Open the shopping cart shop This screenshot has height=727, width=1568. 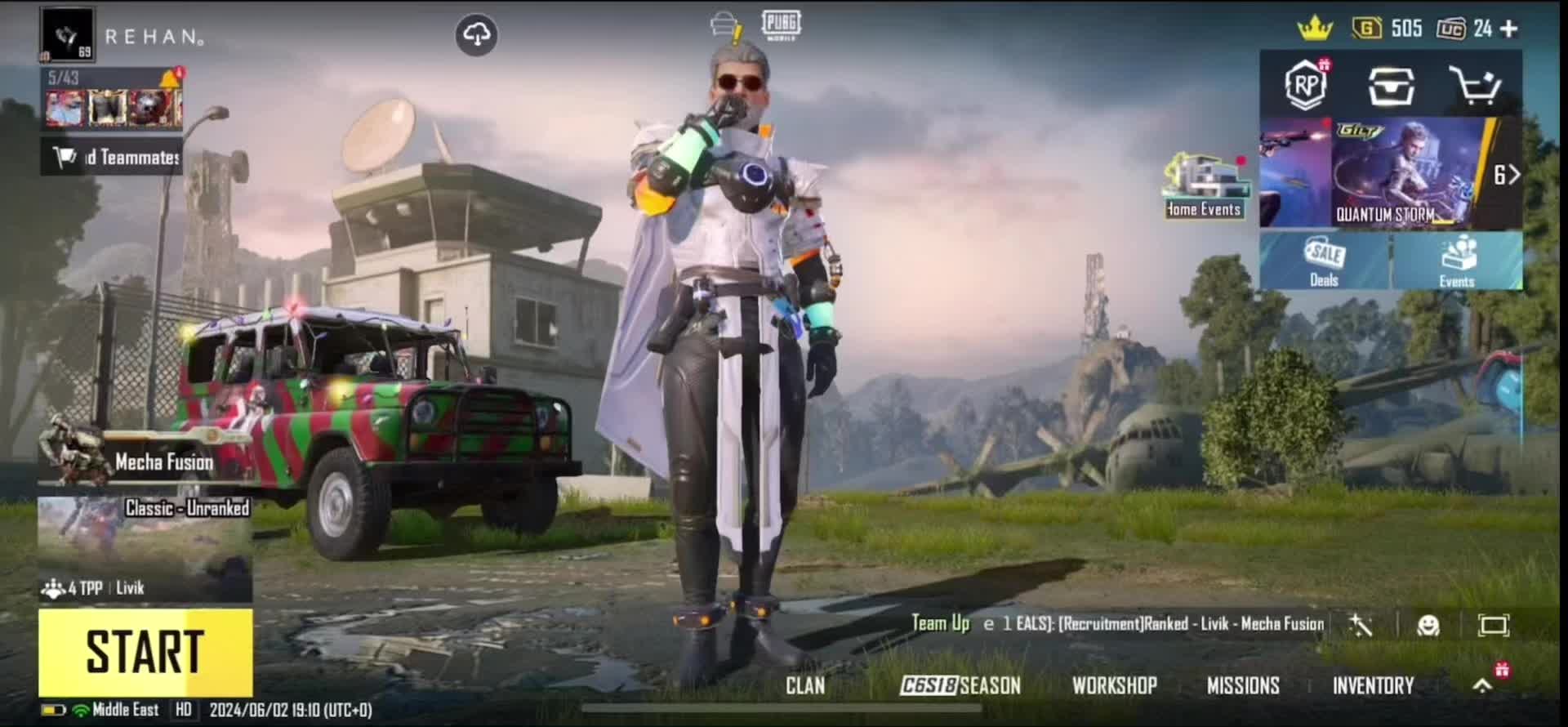(1475, 86)
